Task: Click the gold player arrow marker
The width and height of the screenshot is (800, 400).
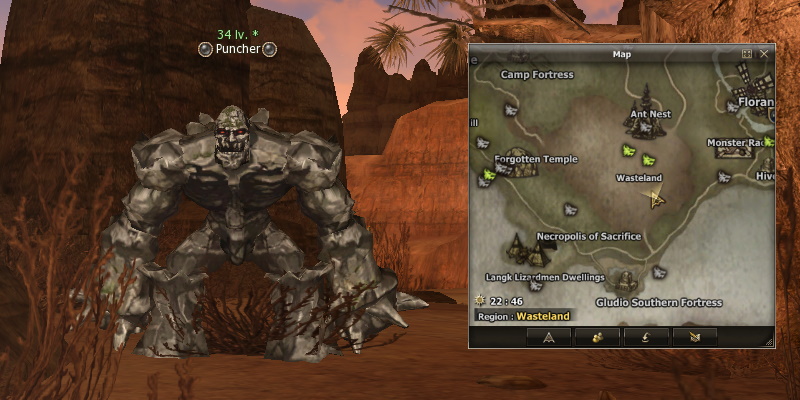Action: 656,198
